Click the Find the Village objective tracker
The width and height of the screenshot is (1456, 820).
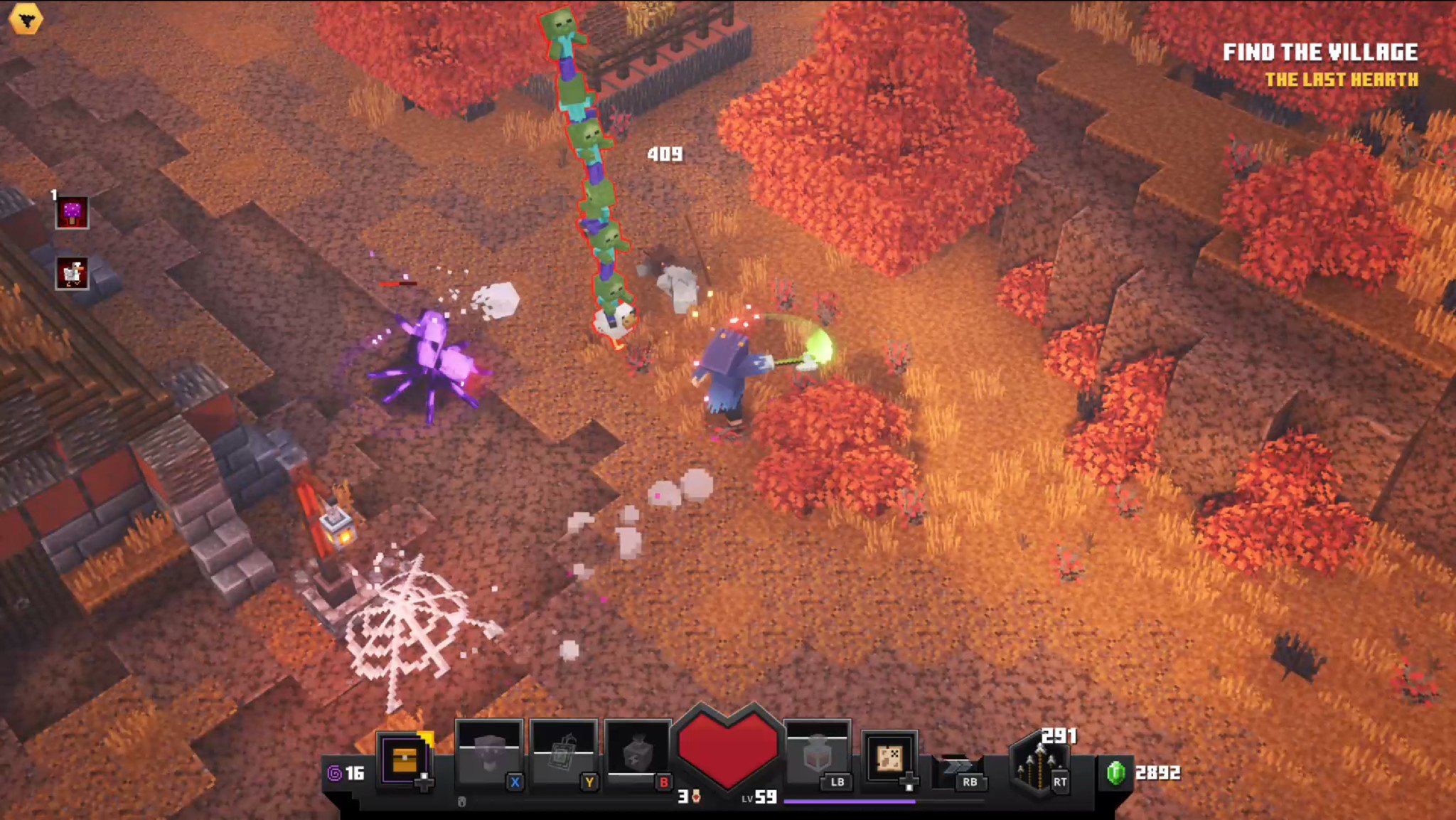point(1319,53)
